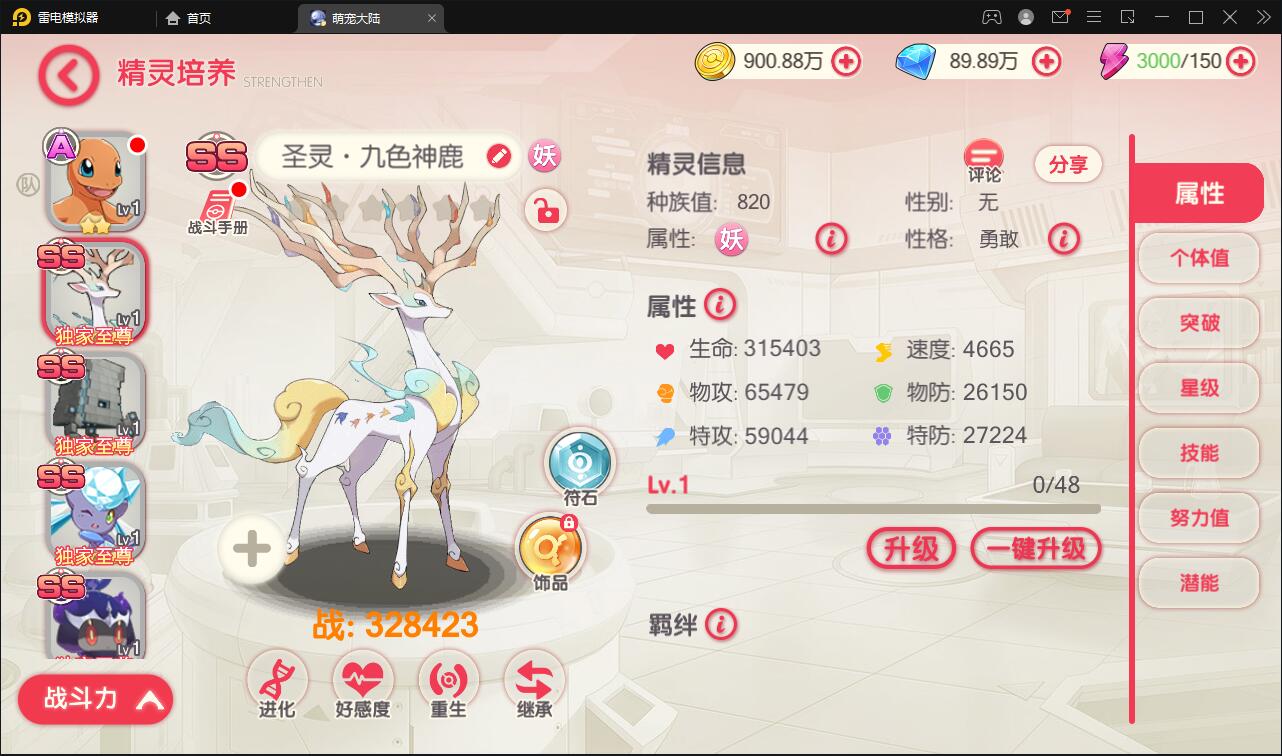1282x756 pixels.
Task: Select the SS ice pet thumbnail on the left
Action: [x=95, y=512]
